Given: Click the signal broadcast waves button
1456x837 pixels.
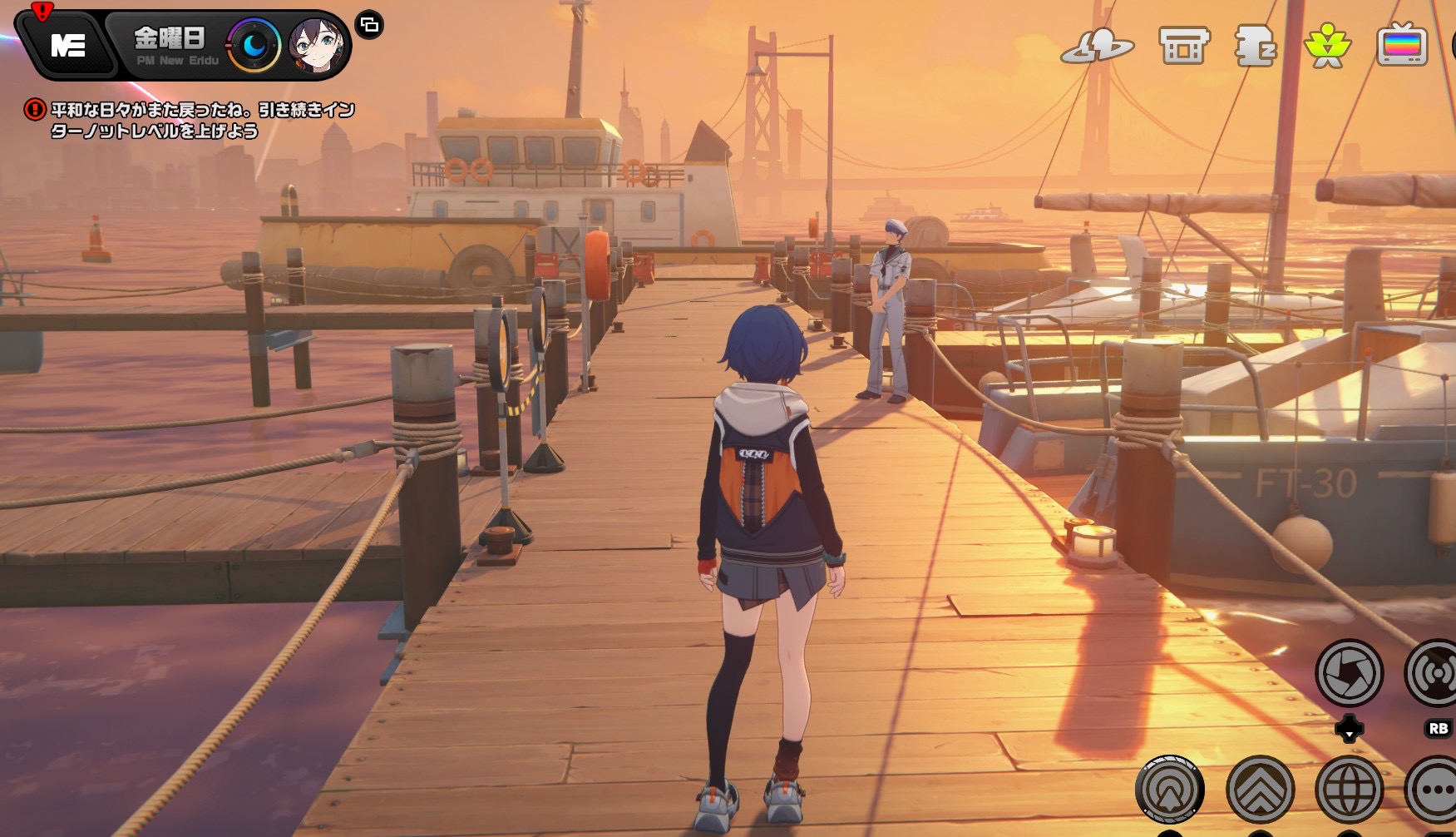Looking at the screenshot, I should coord(1435,672).
